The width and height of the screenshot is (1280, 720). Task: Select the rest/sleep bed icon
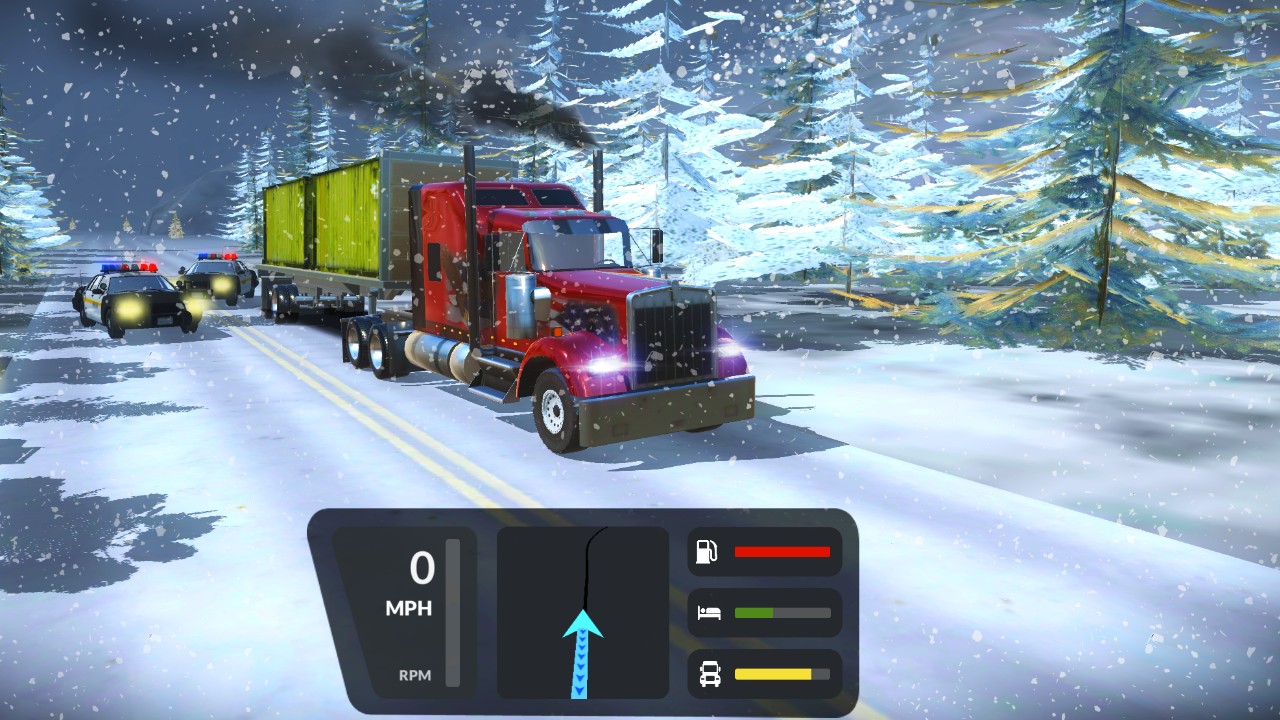pos(708,613)
